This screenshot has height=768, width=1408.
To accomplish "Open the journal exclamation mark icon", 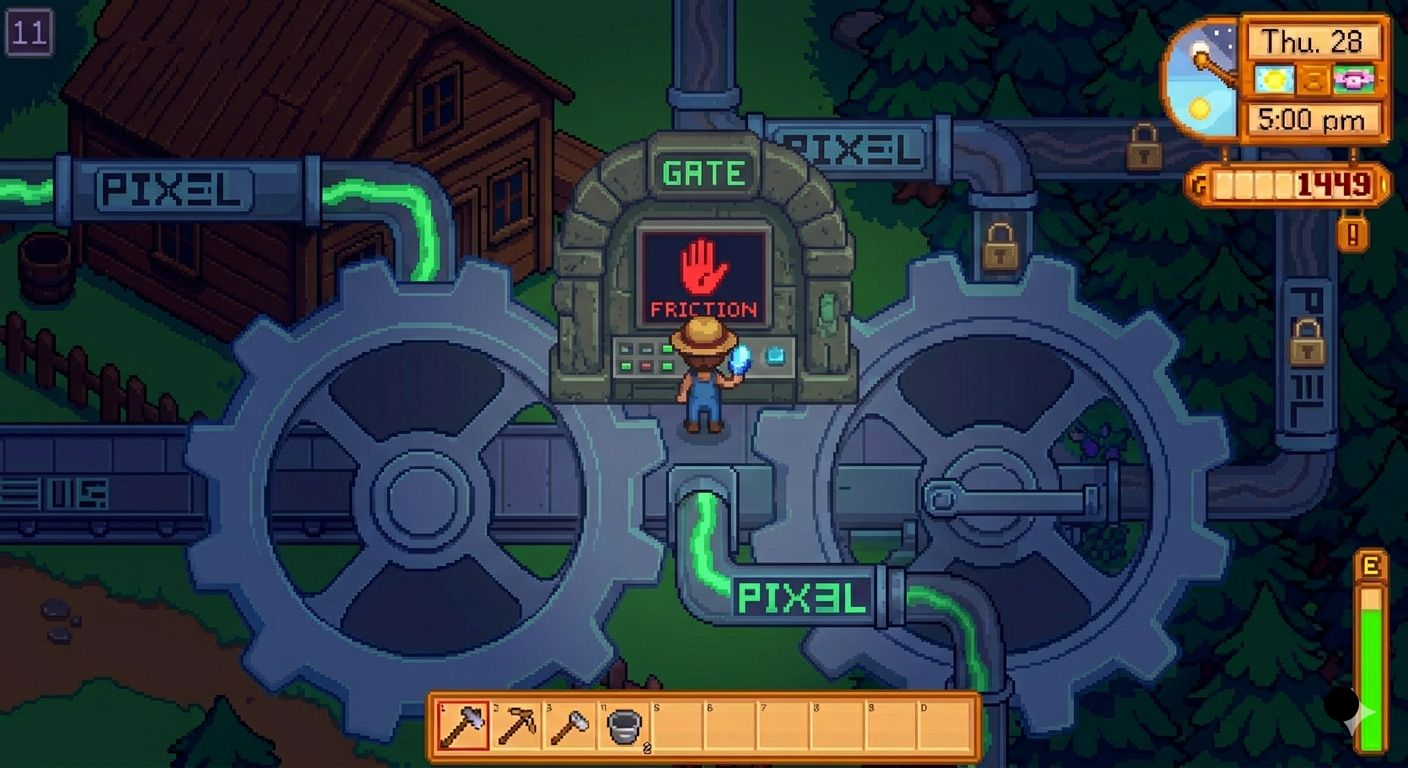I will coord(1352,234).
